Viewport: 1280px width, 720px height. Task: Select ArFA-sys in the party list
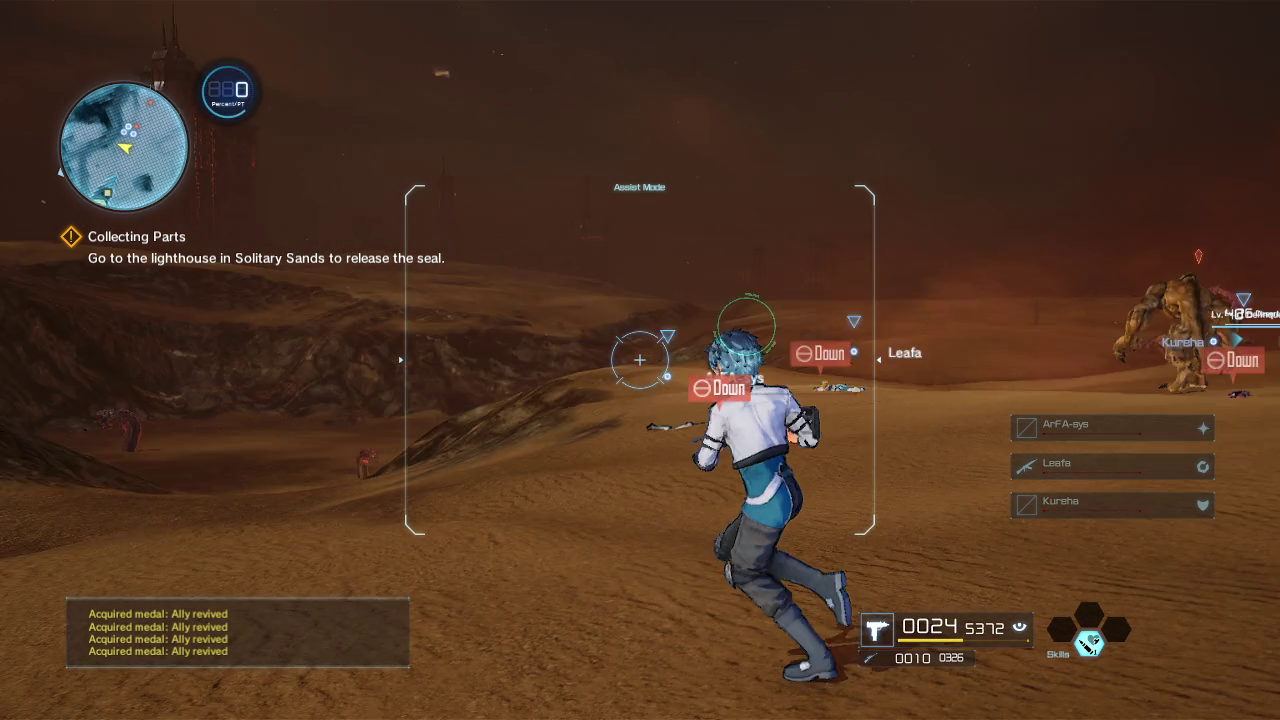coord(1112,428)
